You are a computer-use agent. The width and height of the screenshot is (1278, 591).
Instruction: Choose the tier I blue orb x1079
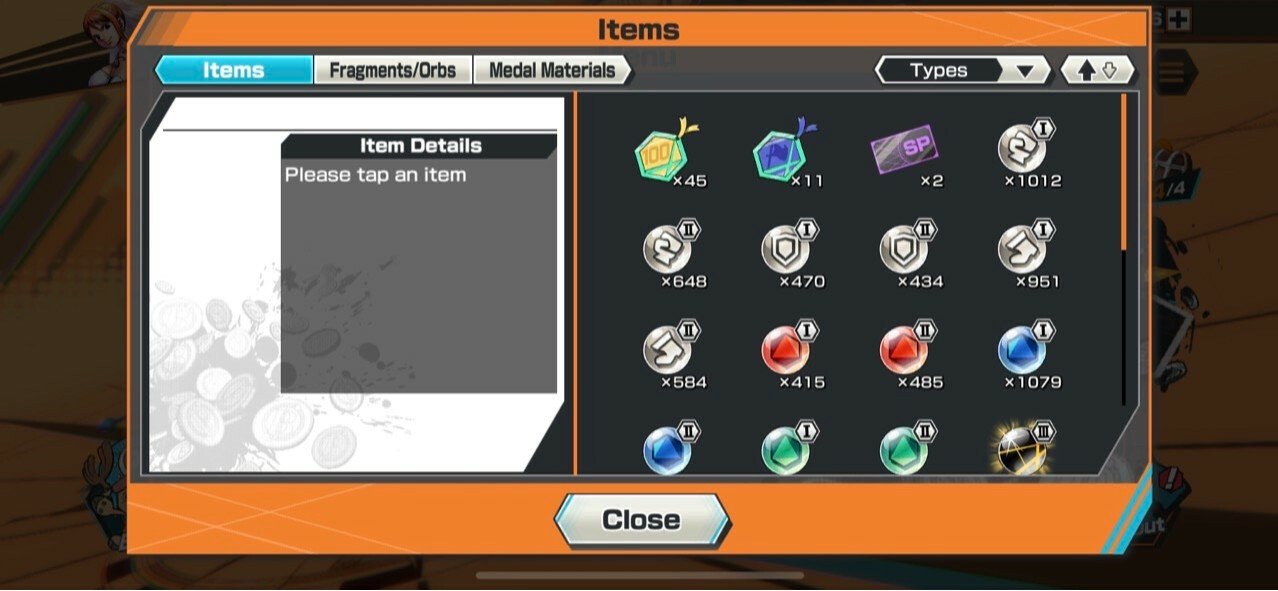point(1023,352)
